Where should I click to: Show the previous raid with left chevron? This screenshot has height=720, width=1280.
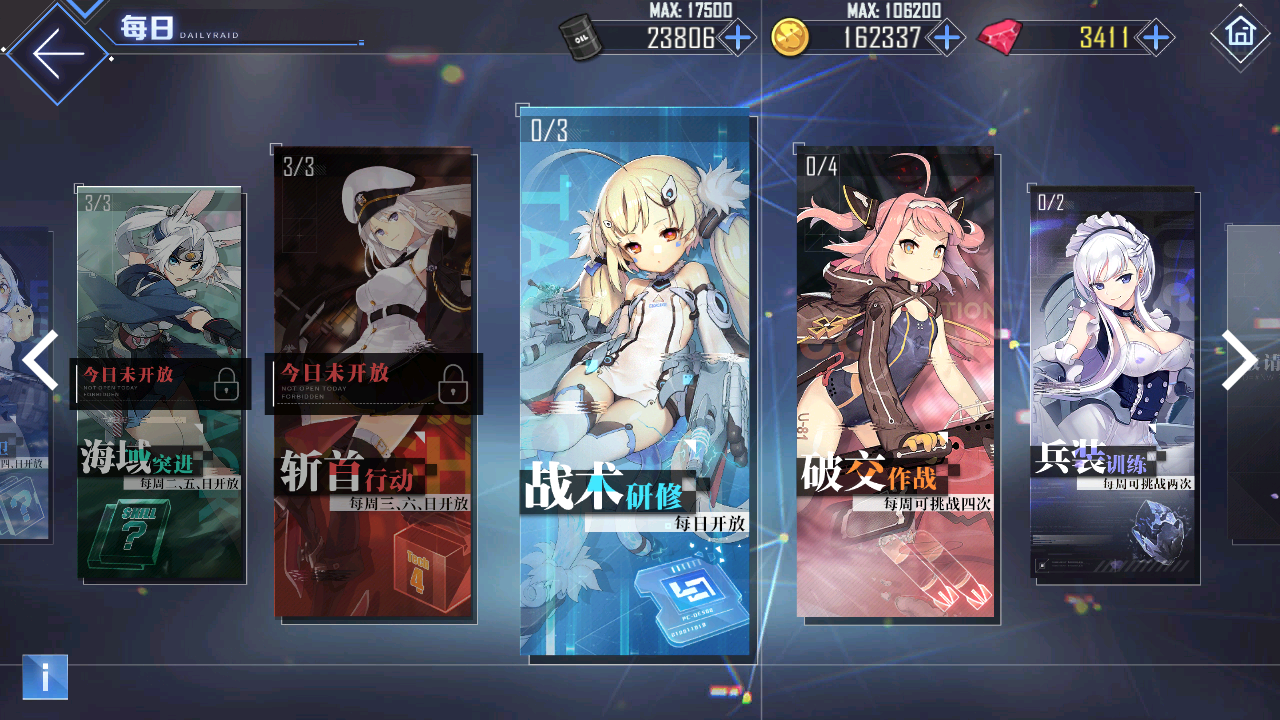pos(40,360)
